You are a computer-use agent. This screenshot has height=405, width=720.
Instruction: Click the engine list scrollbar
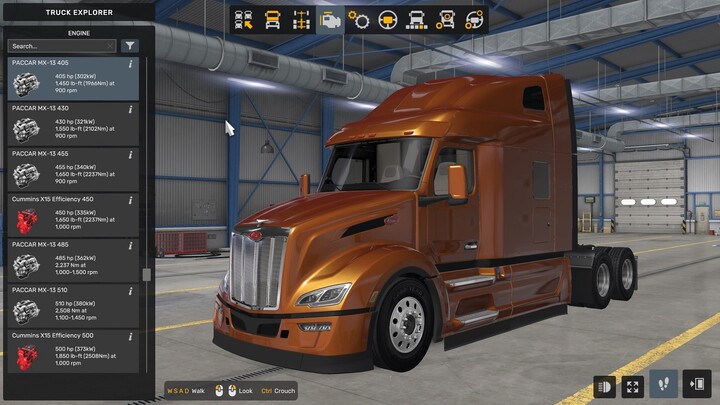click(x=148, y=275)
